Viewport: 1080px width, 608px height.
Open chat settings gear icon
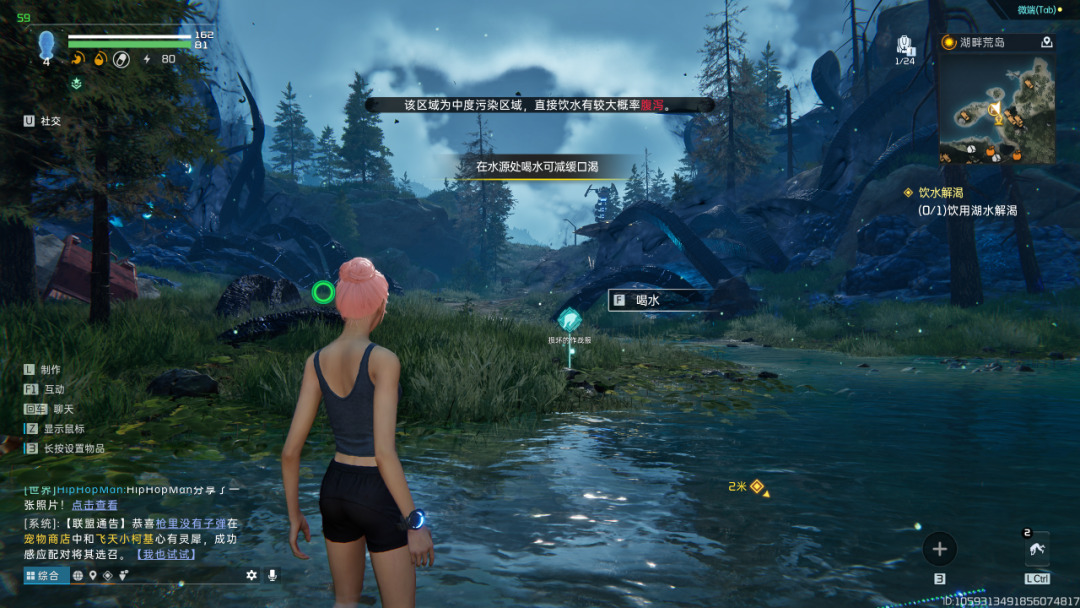[251, 575]
